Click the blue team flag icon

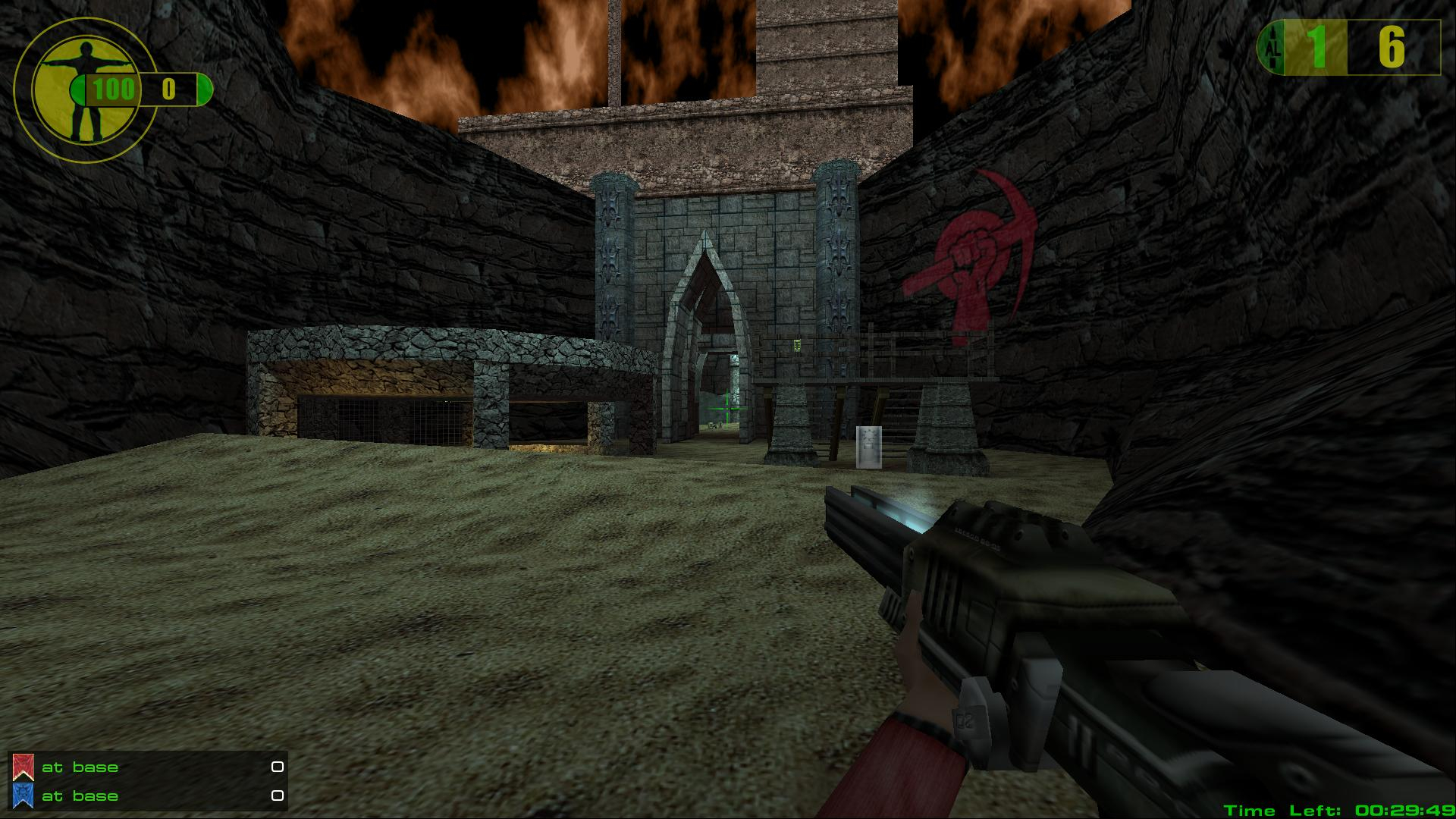tap(24, 795)
